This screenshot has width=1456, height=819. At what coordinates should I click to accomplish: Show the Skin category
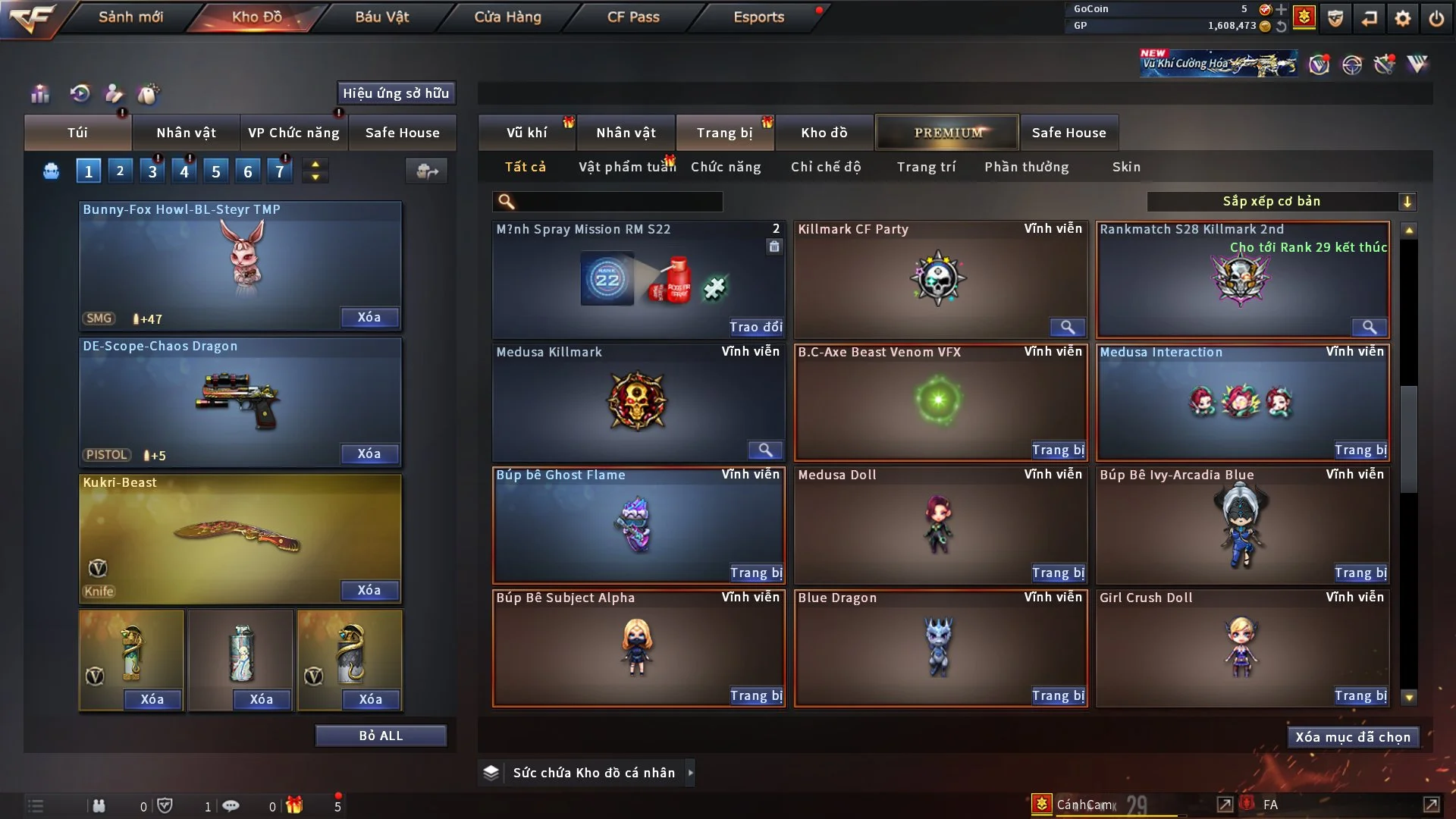click(x=1126, y=167)
